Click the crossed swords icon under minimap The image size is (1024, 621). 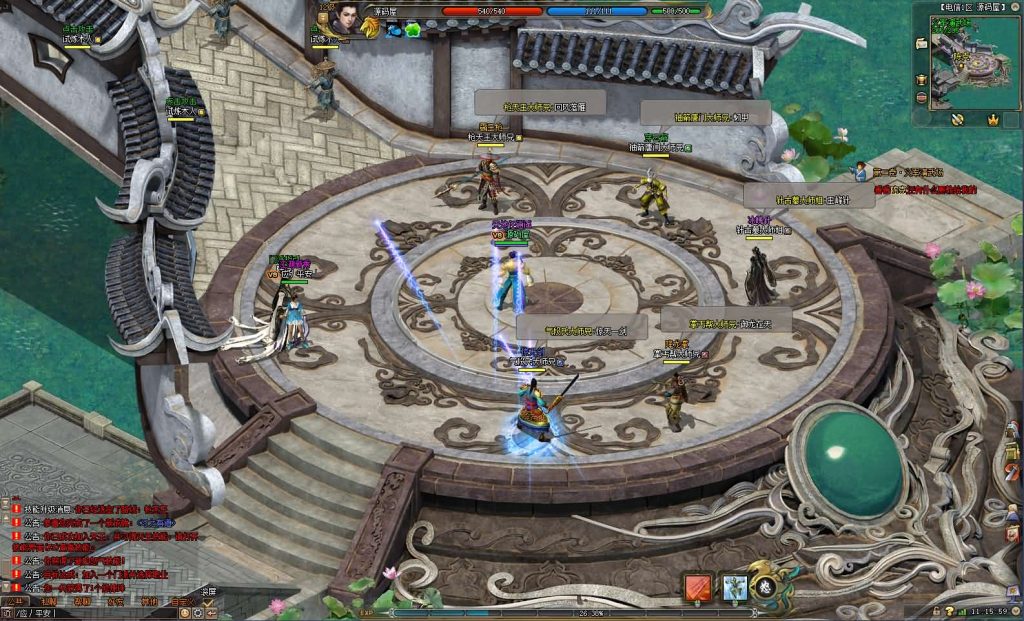(957, 119)
